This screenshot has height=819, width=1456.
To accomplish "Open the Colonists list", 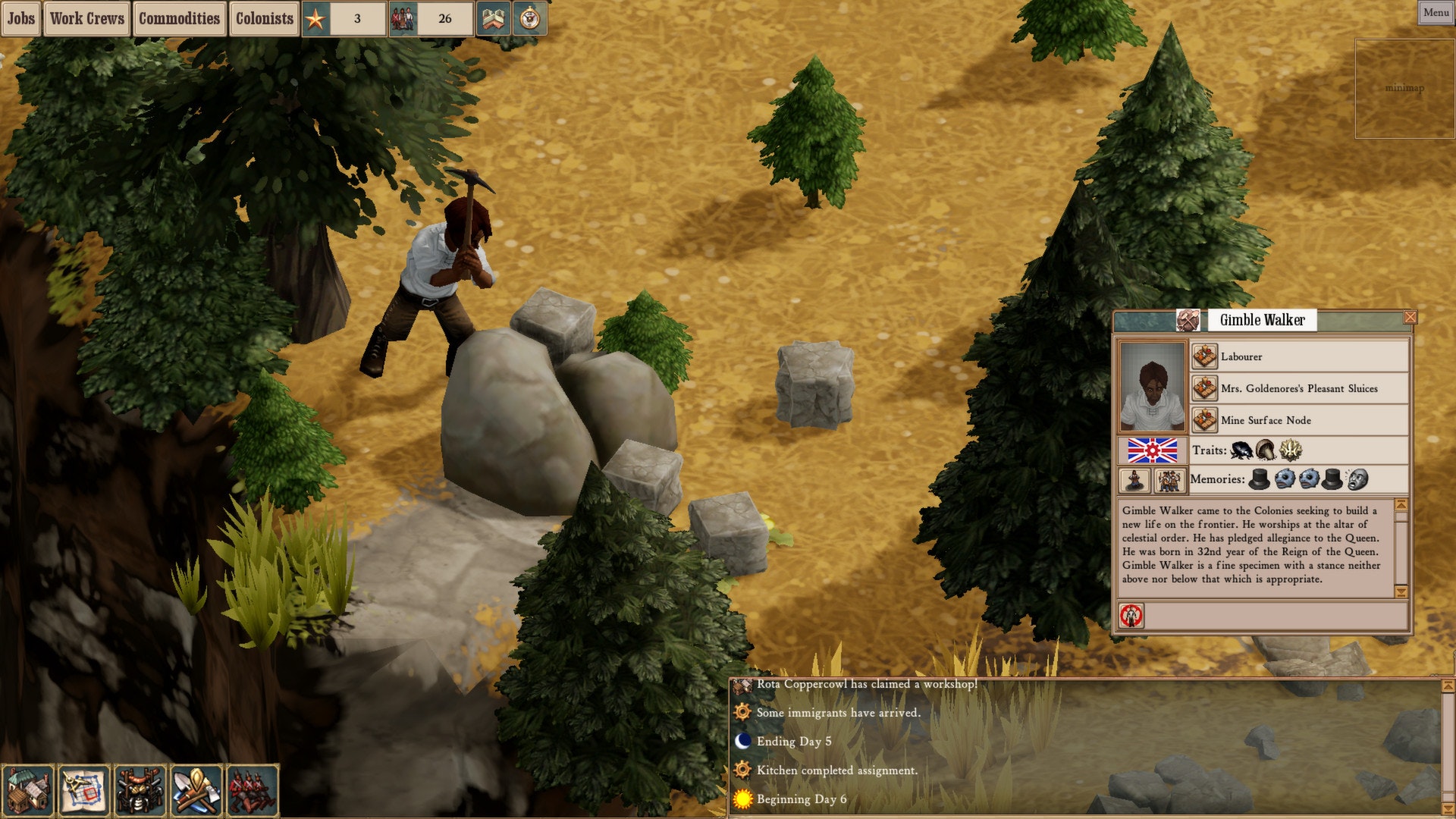I will (x=264, y=18).
